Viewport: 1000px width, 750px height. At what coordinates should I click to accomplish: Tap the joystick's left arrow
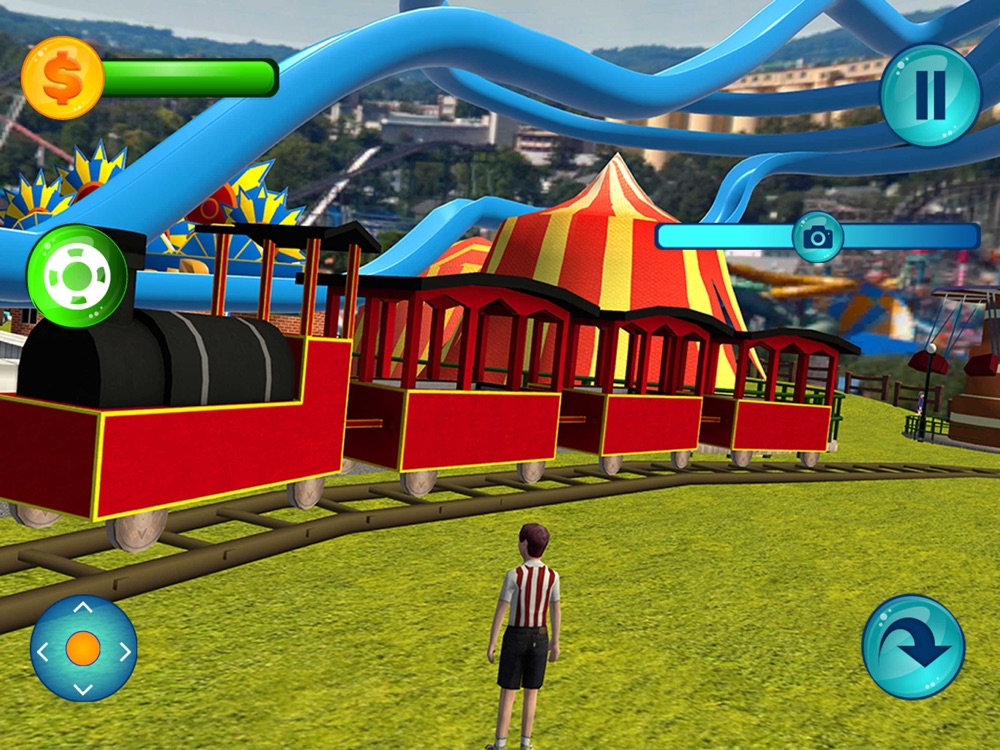42,651
